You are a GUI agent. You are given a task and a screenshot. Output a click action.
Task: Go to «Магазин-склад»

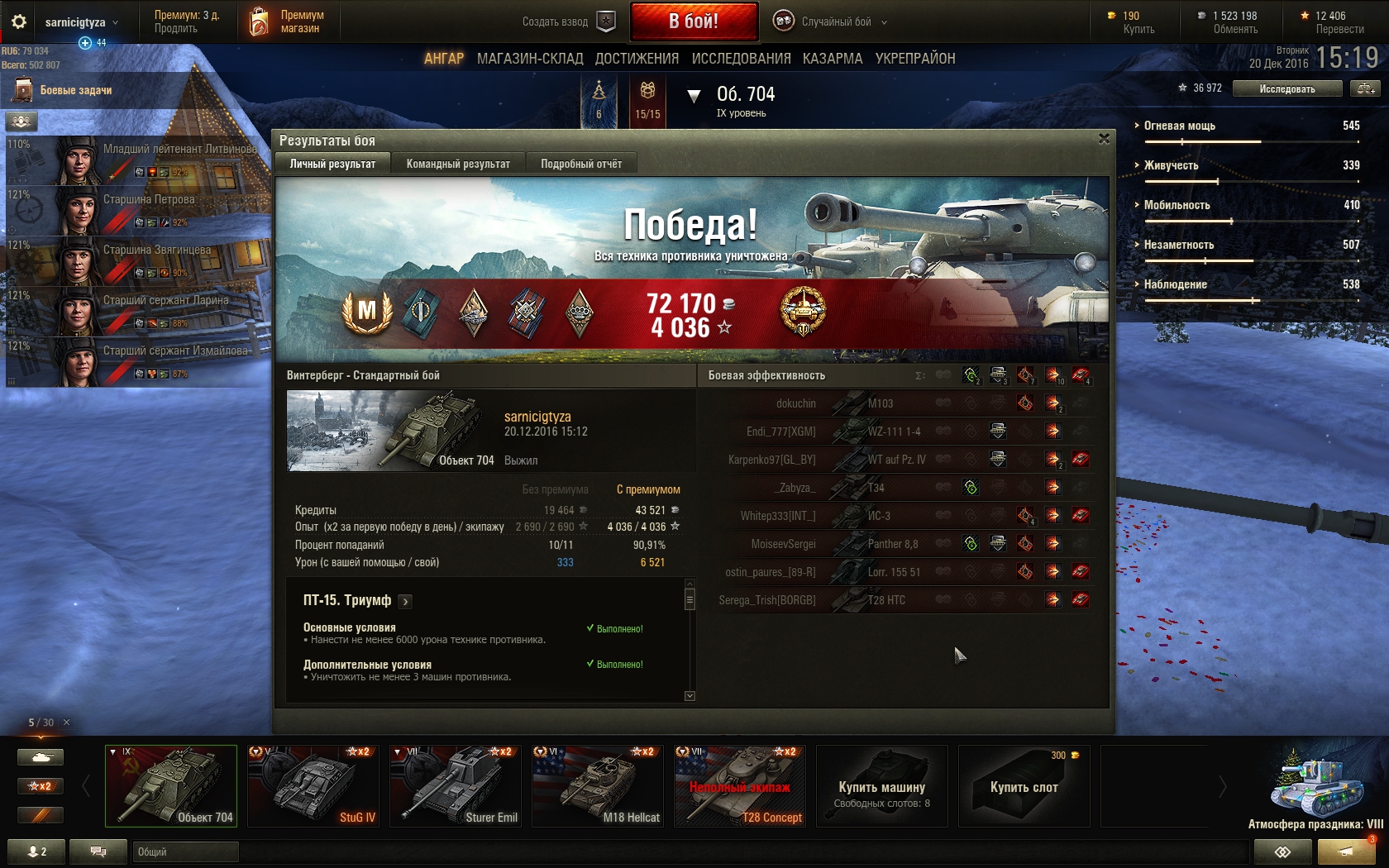(530, 59)
